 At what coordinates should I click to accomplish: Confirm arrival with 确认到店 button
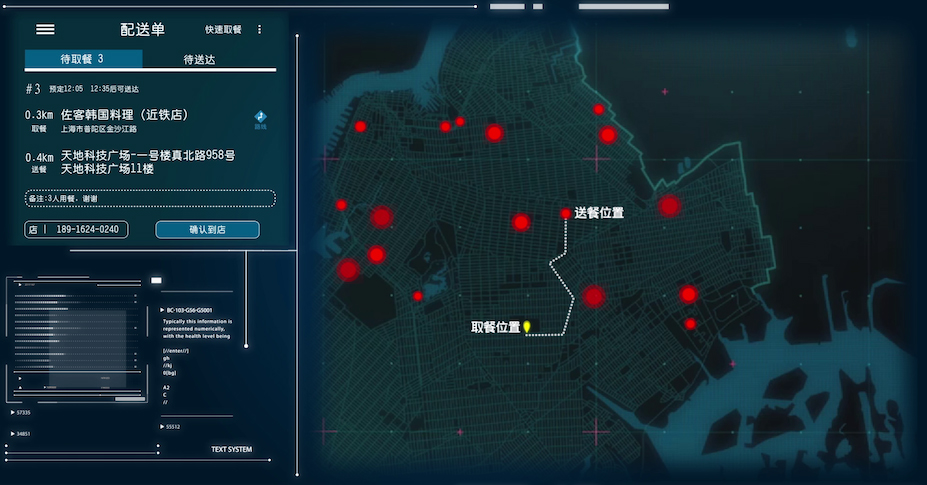click(x=207, y=230)
